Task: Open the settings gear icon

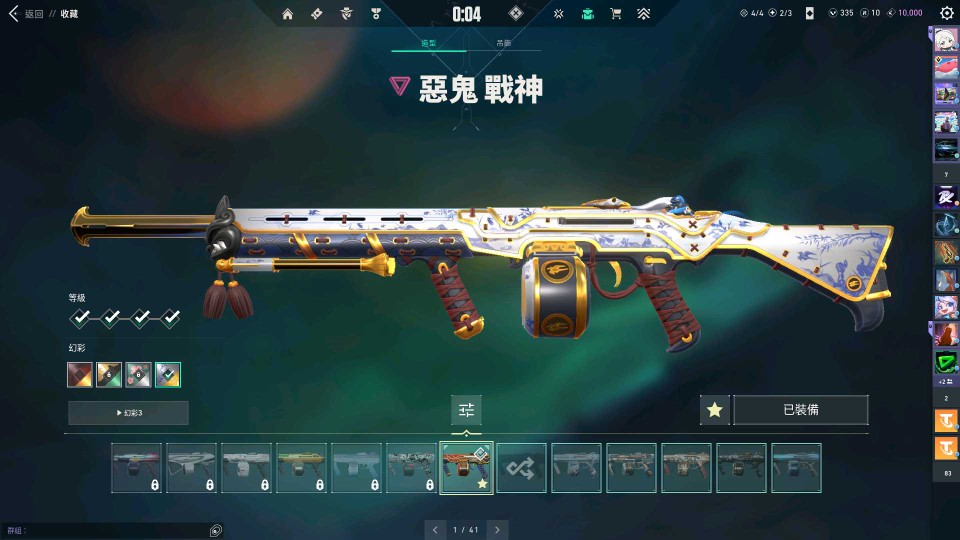Action: click(x=946, y=14)
